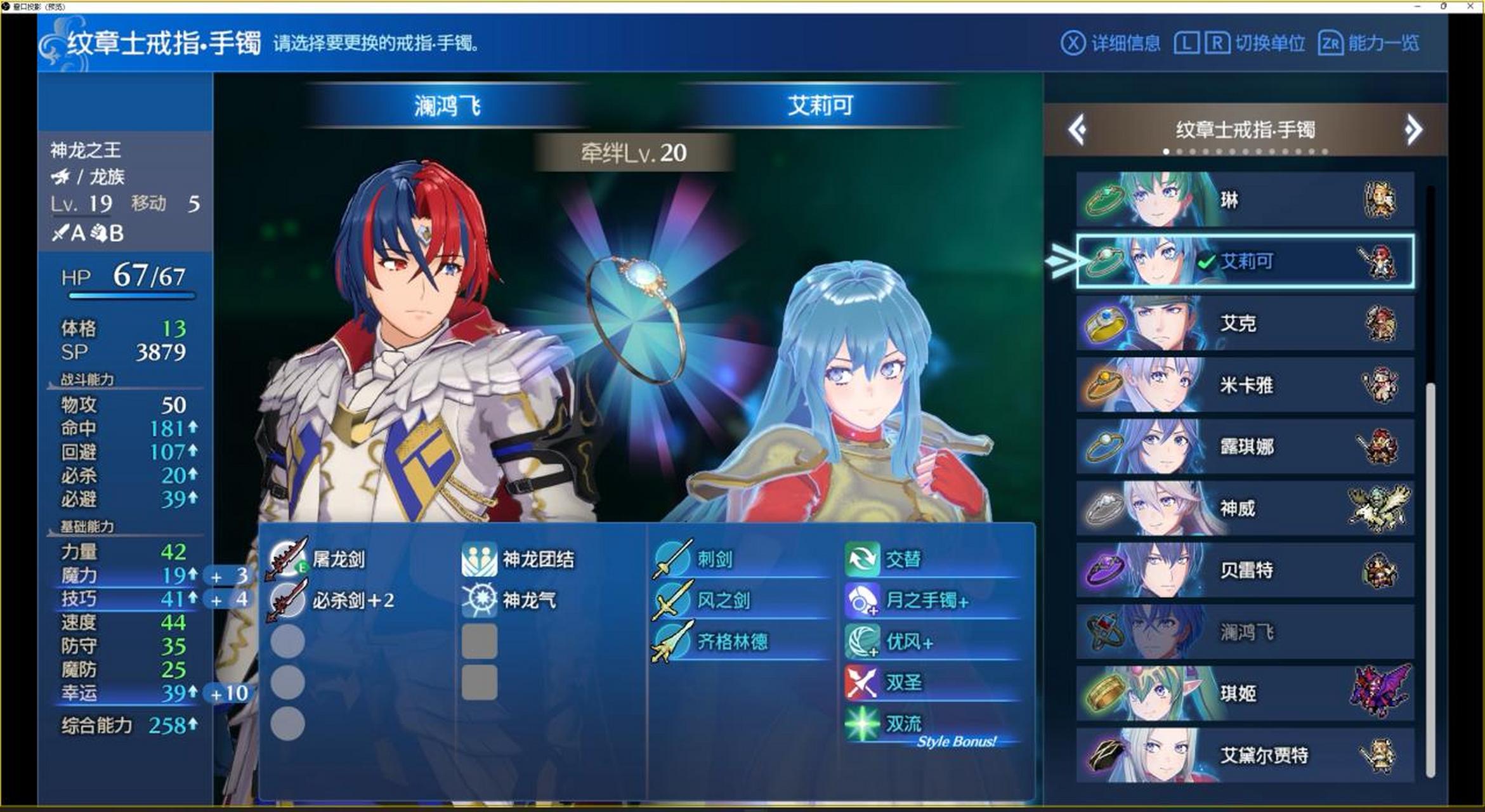Select the 神威 ring row
The image size is (1485, 812).
click(1245, 507)
